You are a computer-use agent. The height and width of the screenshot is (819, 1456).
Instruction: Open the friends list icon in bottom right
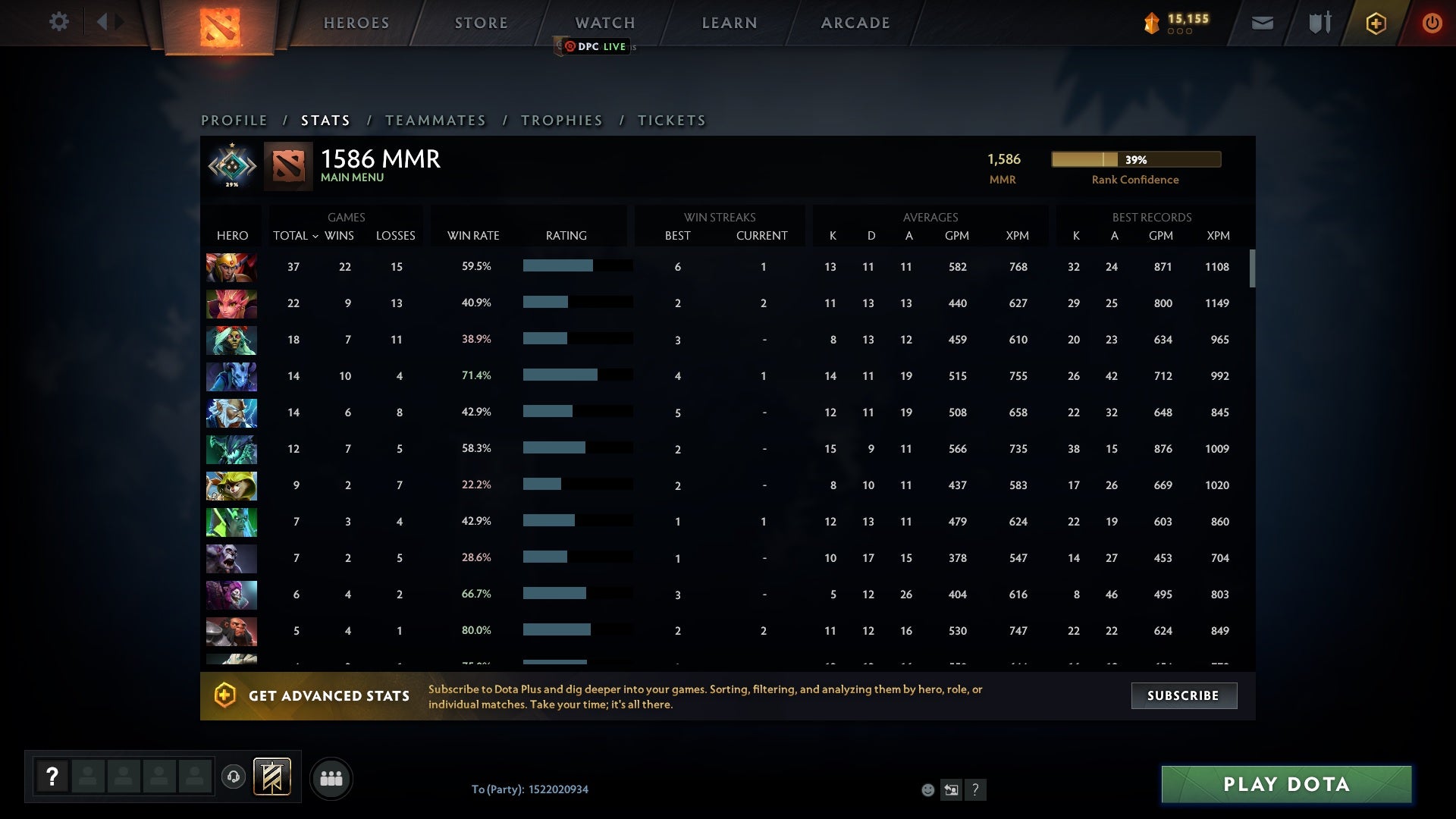331,777
